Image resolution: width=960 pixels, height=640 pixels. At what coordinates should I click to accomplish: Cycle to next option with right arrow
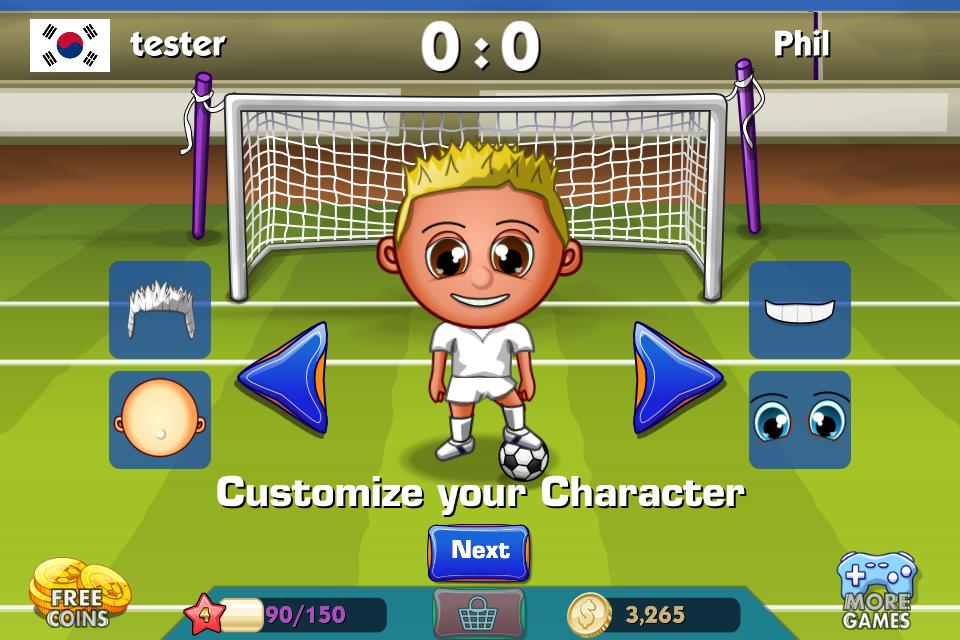[676, 377]
